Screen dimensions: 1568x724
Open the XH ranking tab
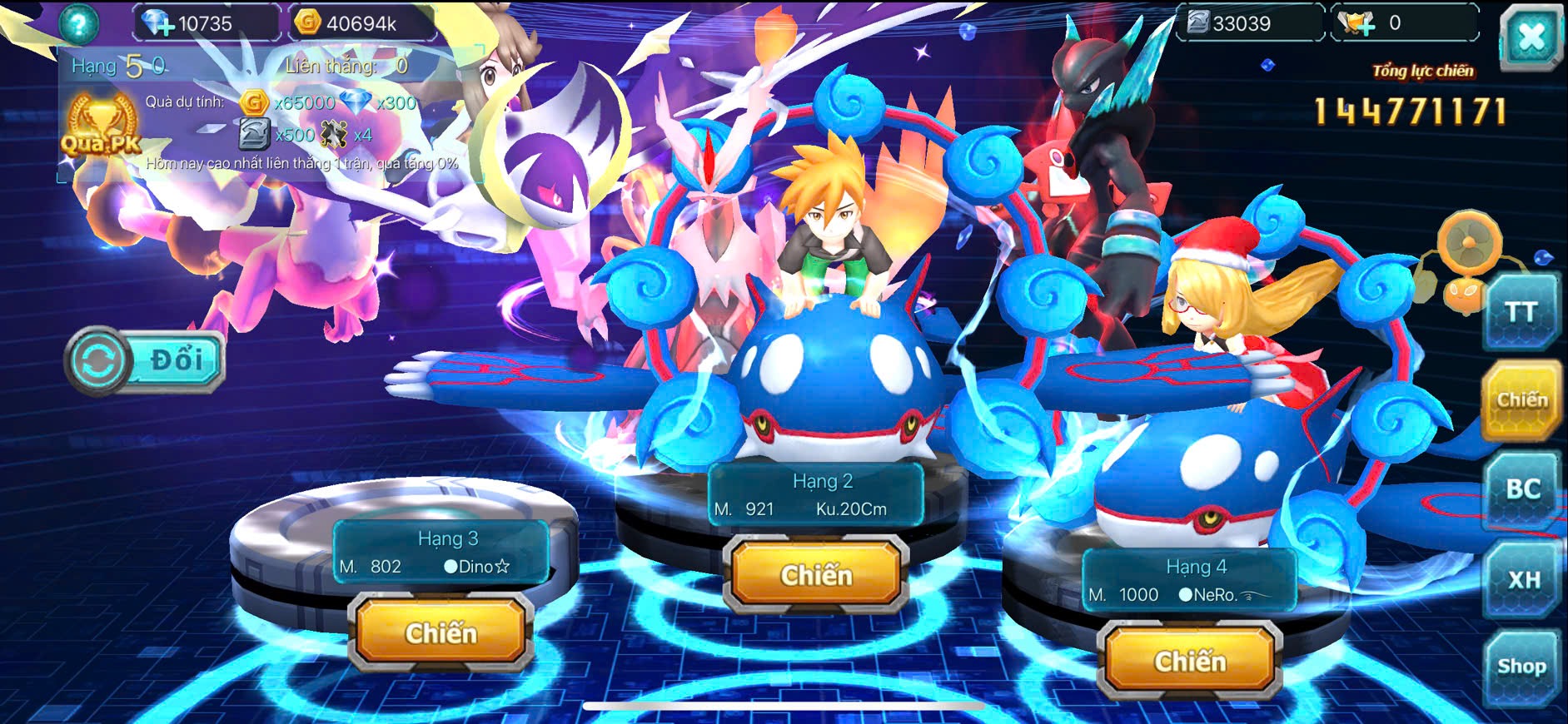(1523, 579)
